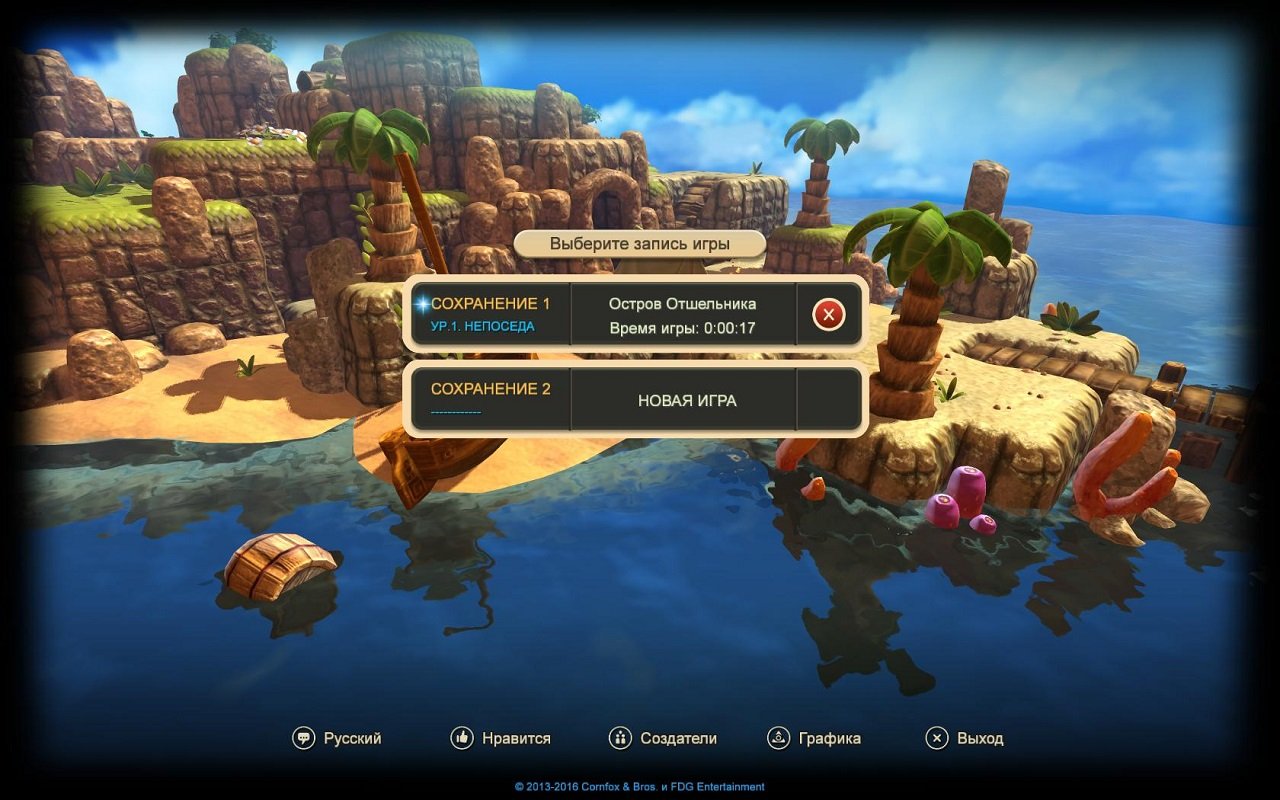
Task: Click the circled X icon next to Выход
Action: click(936, 738)
